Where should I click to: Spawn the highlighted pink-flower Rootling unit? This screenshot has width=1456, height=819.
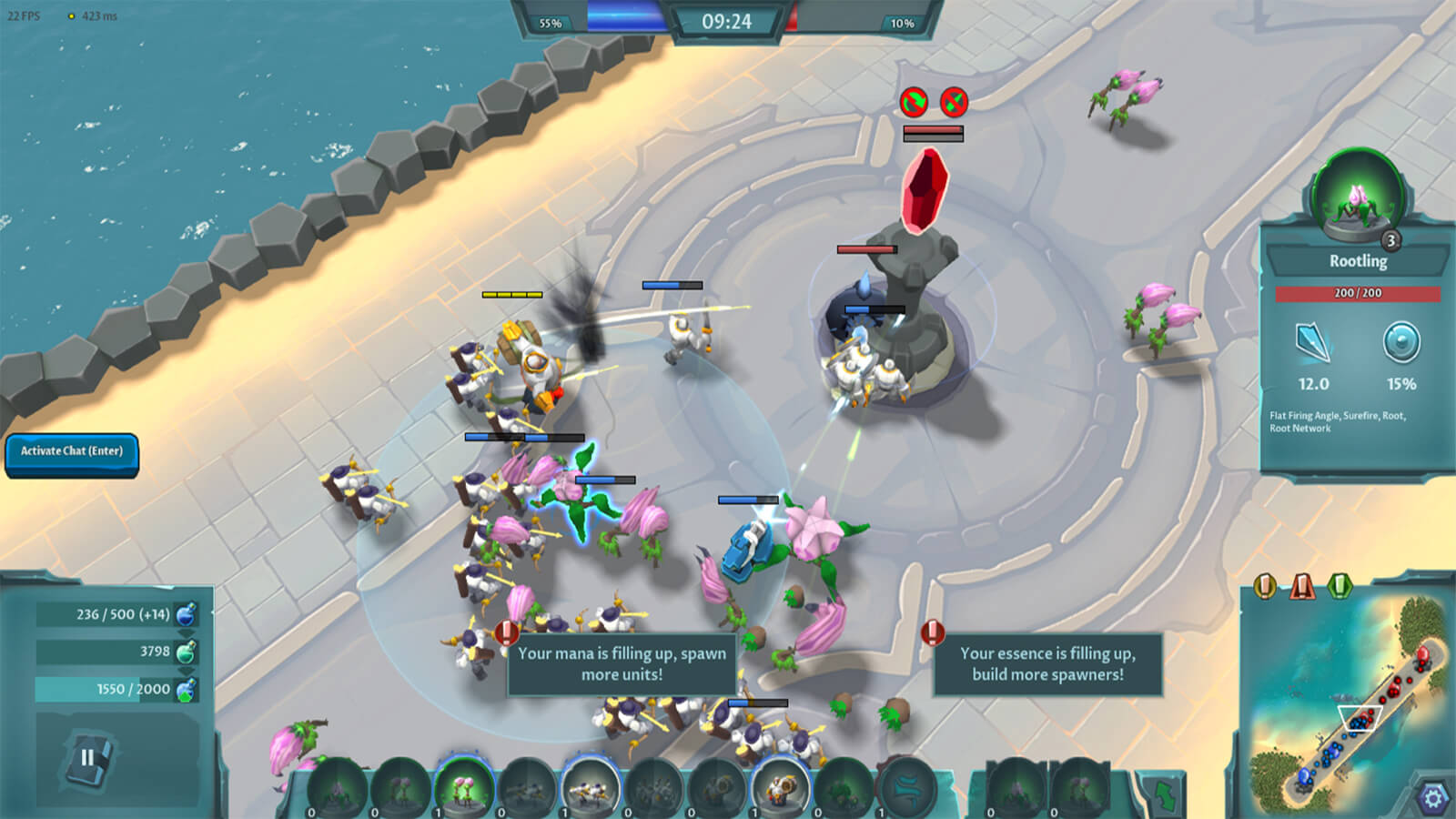[464, 788]
